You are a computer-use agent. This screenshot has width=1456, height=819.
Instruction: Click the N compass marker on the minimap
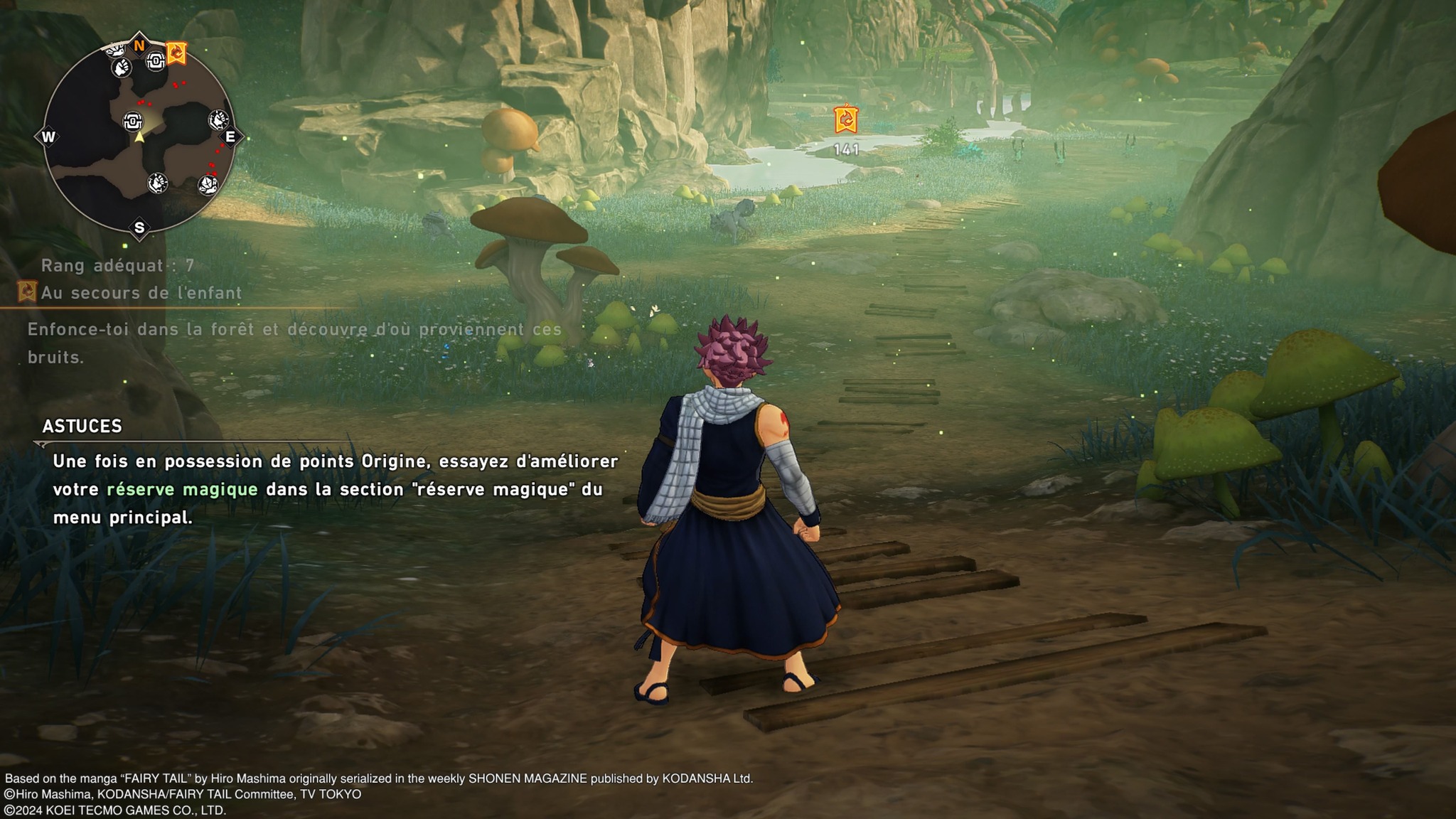pos(139,45)
